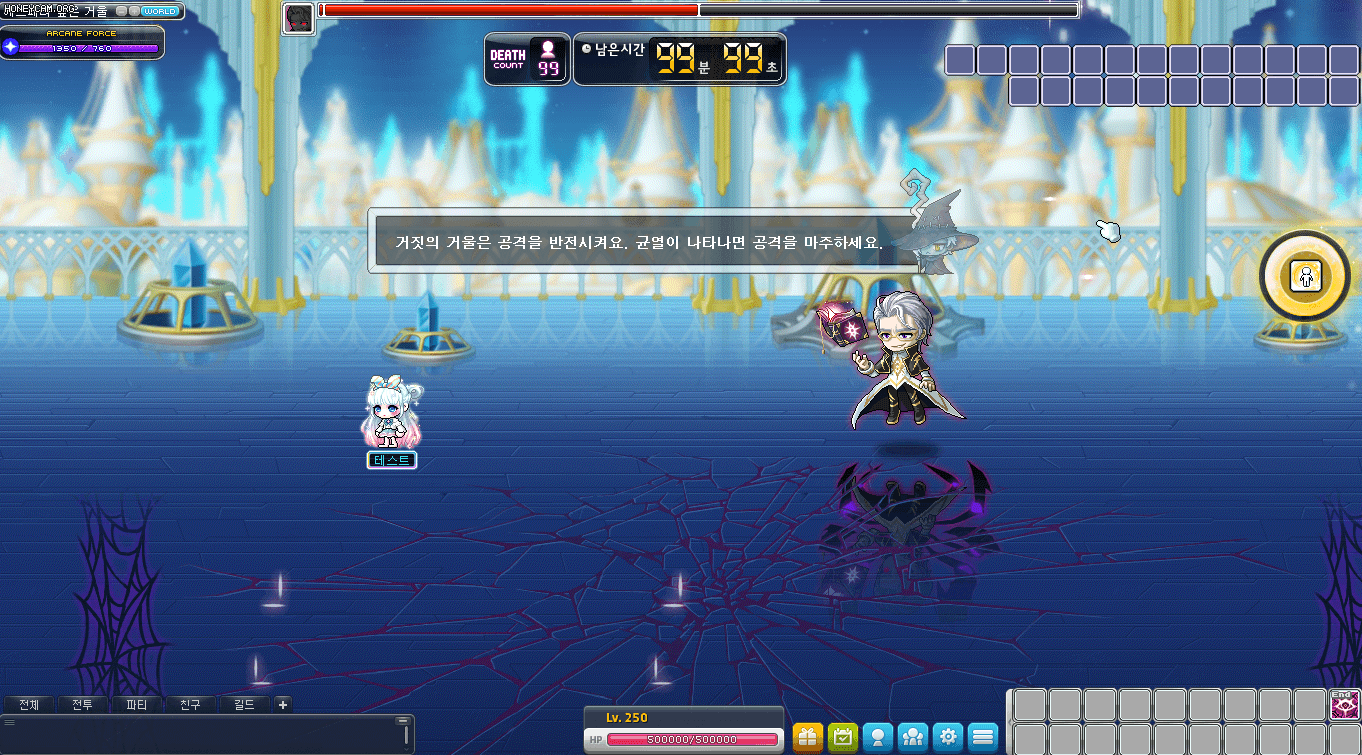This screenshot has height=755, width=1362.
Task: Switch to the 전체 chat tab
Action: coord(28,704)
